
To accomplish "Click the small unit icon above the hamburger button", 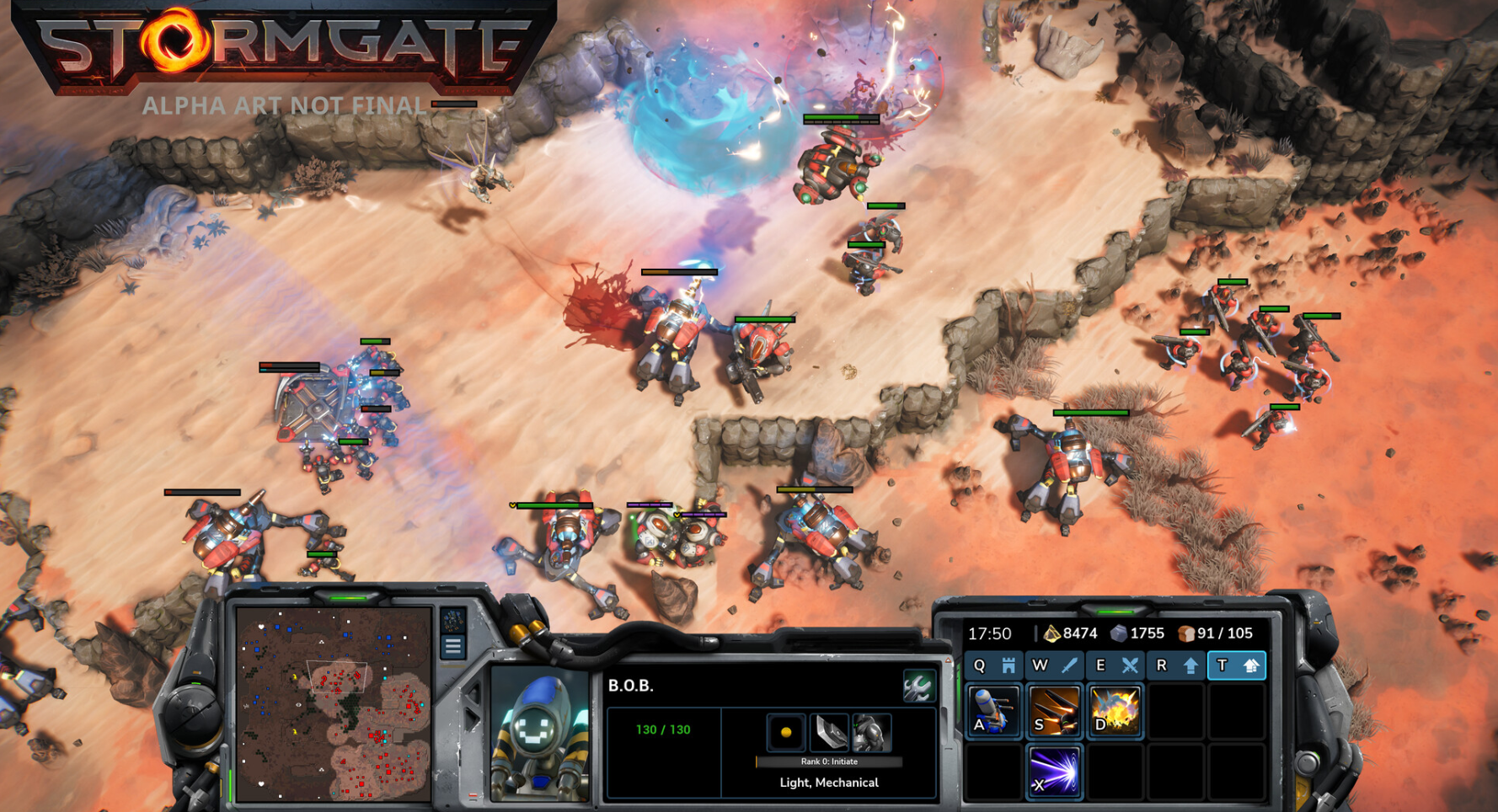I will (453, 621).
